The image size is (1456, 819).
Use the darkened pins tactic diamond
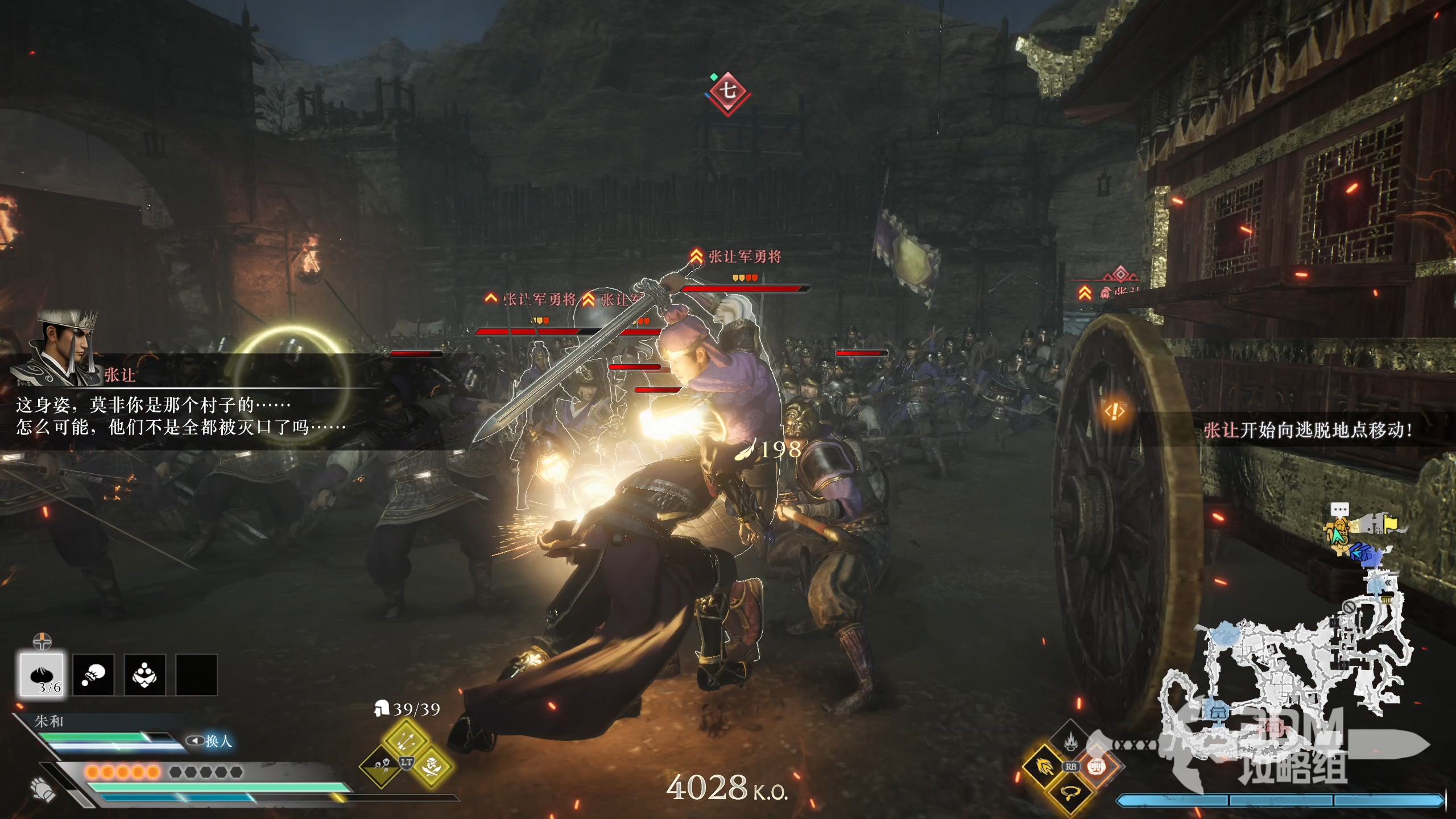(380, 767)
